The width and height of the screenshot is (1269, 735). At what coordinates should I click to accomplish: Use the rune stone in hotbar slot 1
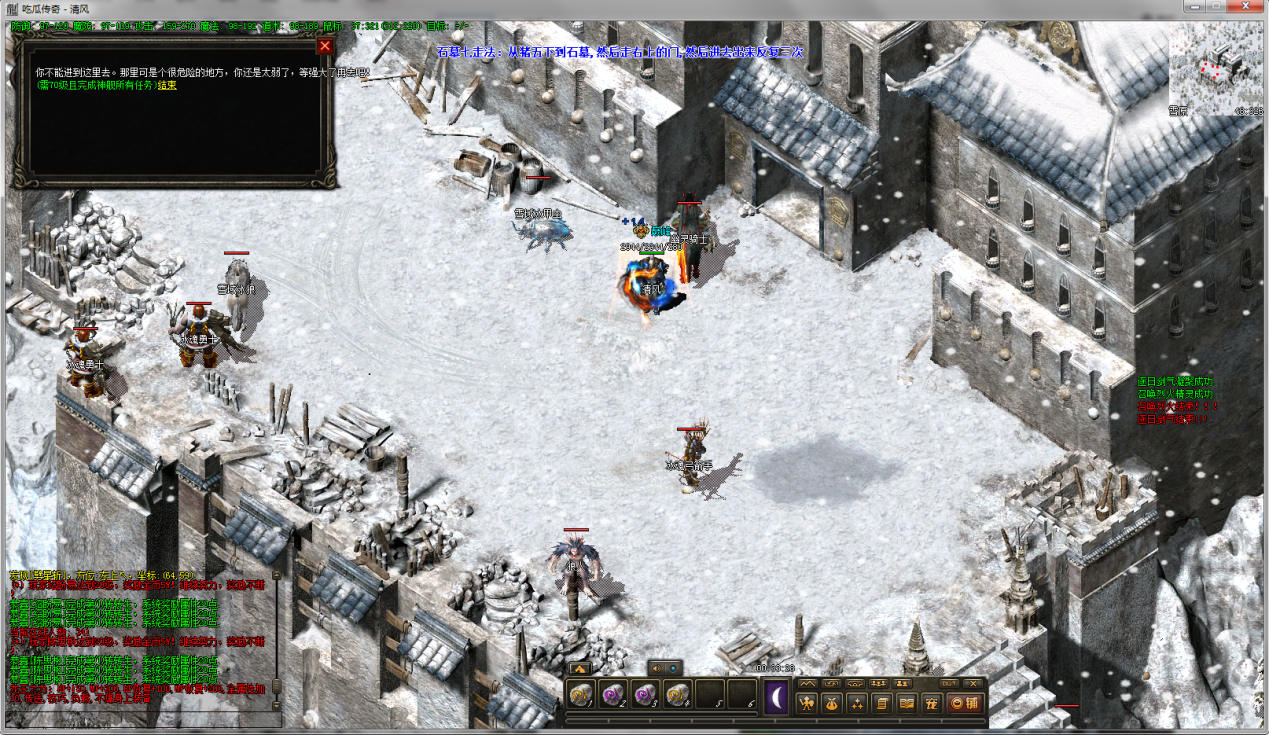pos(581,694)
